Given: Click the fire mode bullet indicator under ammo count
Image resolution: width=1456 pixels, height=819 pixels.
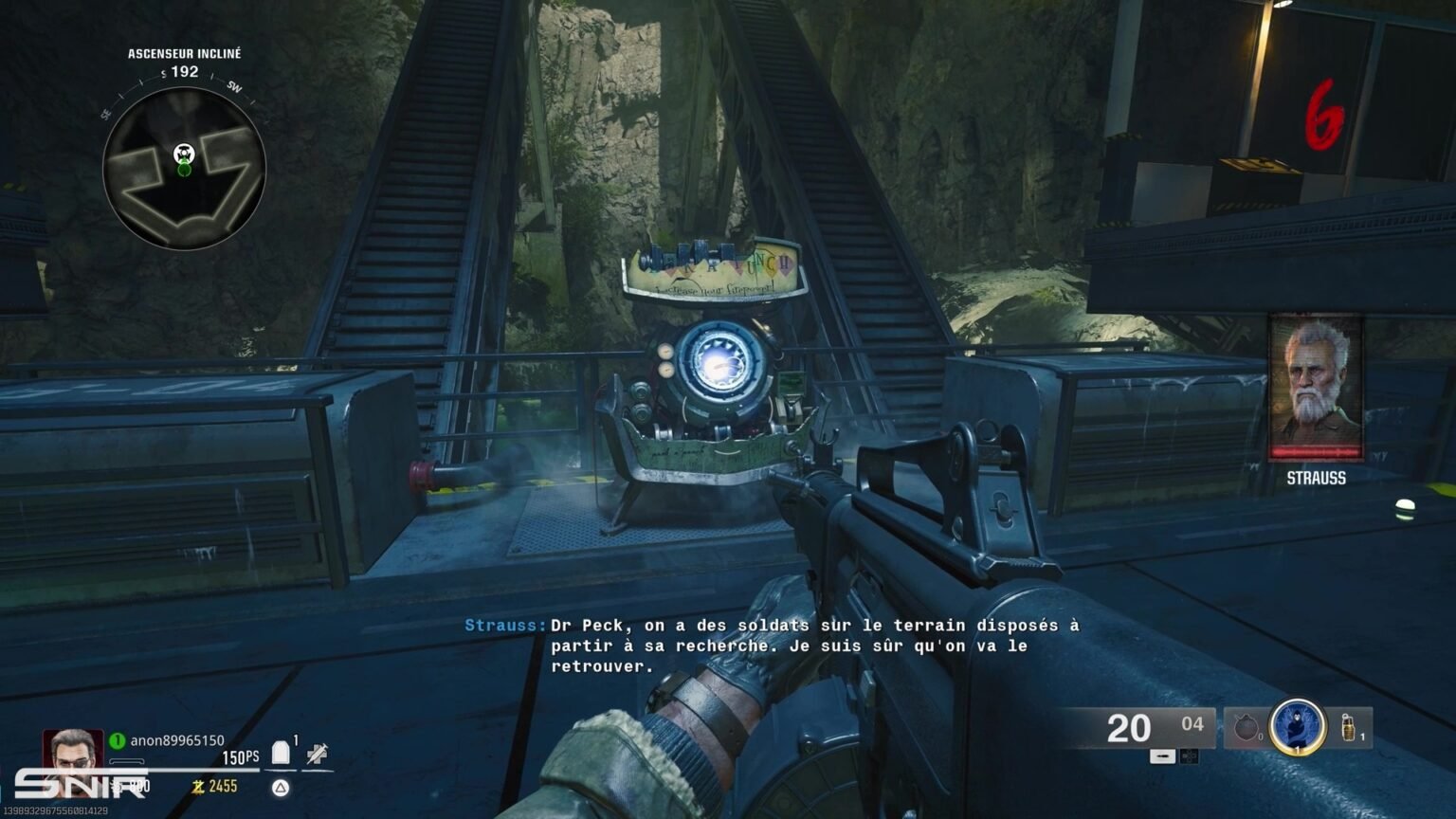Looking at the screenshot, I should coord(1162,755).
